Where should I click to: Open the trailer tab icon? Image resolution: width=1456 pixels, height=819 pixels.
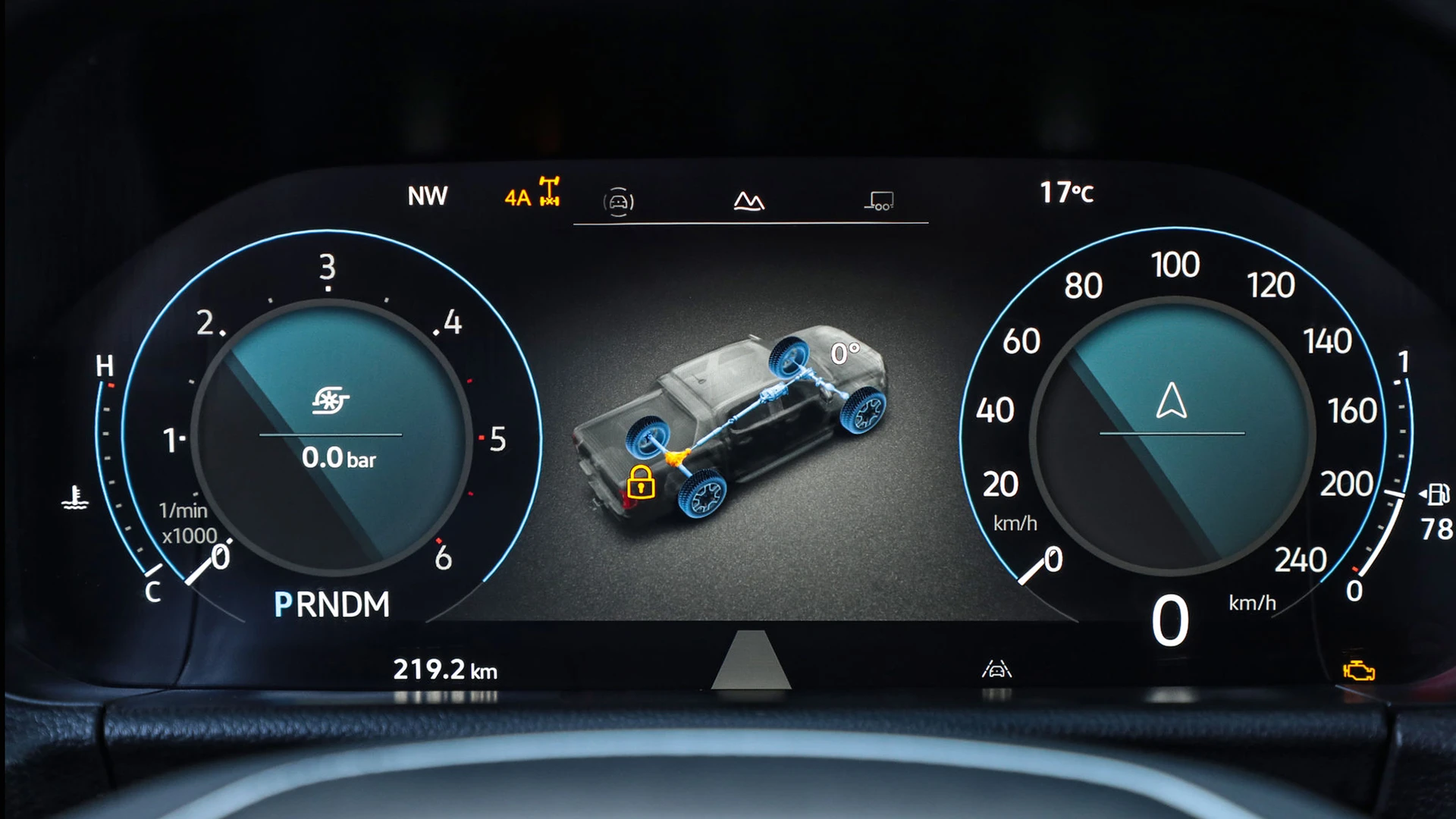[880, 201]
